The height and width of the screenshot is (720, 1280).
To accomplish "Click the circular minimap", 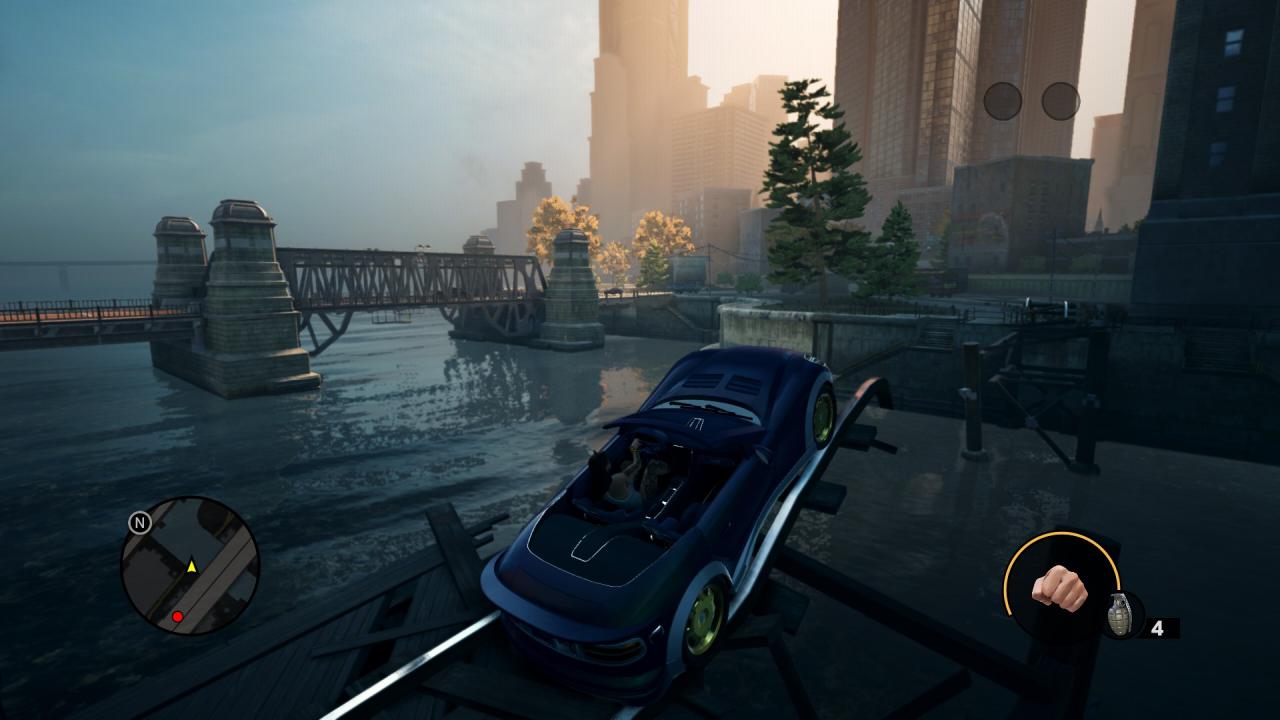I will pyautogui.click(x=190, y=566).
